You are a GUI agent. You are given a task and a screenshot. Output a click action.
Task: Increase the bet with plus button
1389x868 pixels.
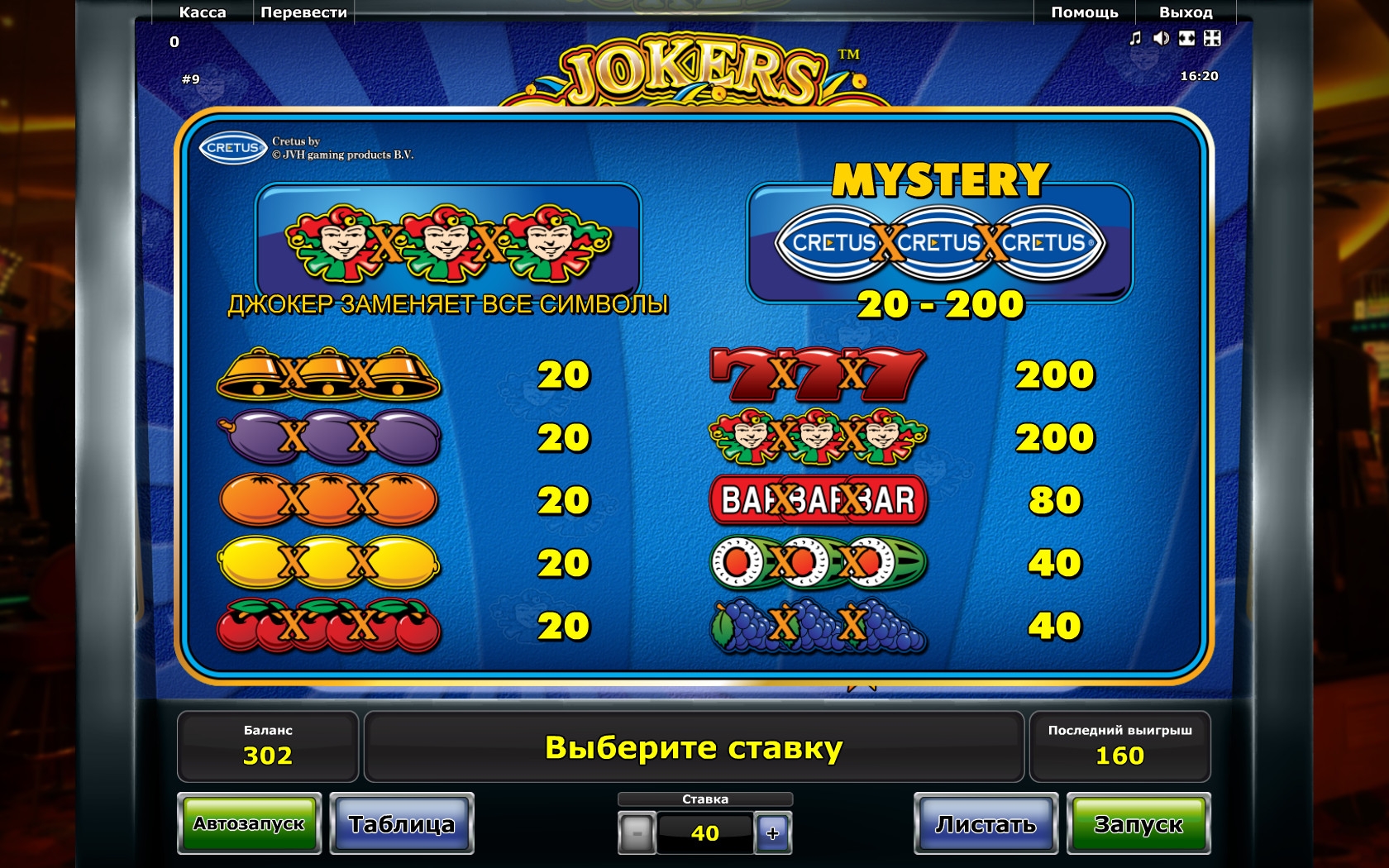pos(773,833)
